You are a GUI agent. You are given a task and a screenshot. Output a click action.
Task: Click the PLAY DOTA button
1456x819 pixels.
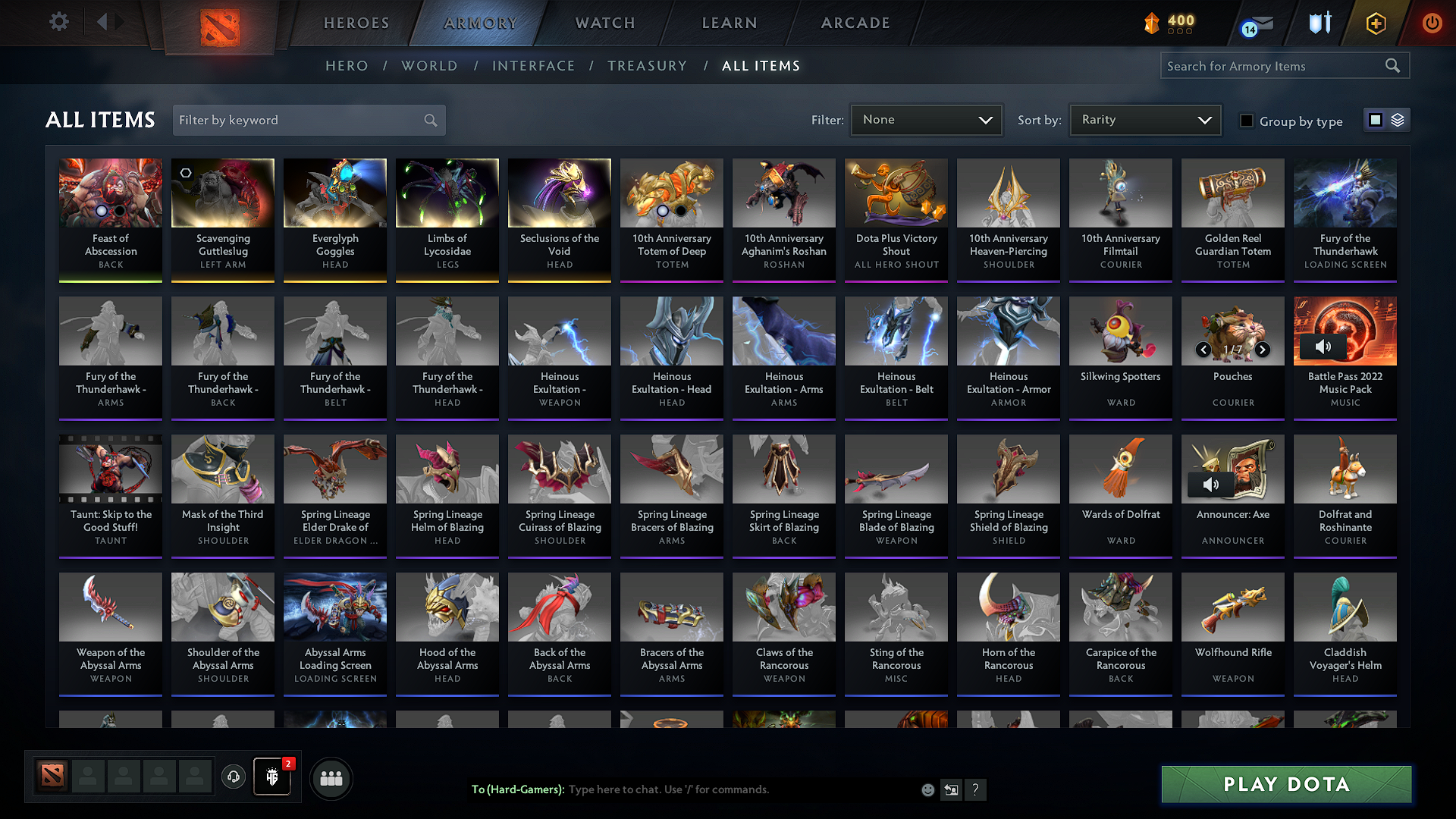(1285, 785)
